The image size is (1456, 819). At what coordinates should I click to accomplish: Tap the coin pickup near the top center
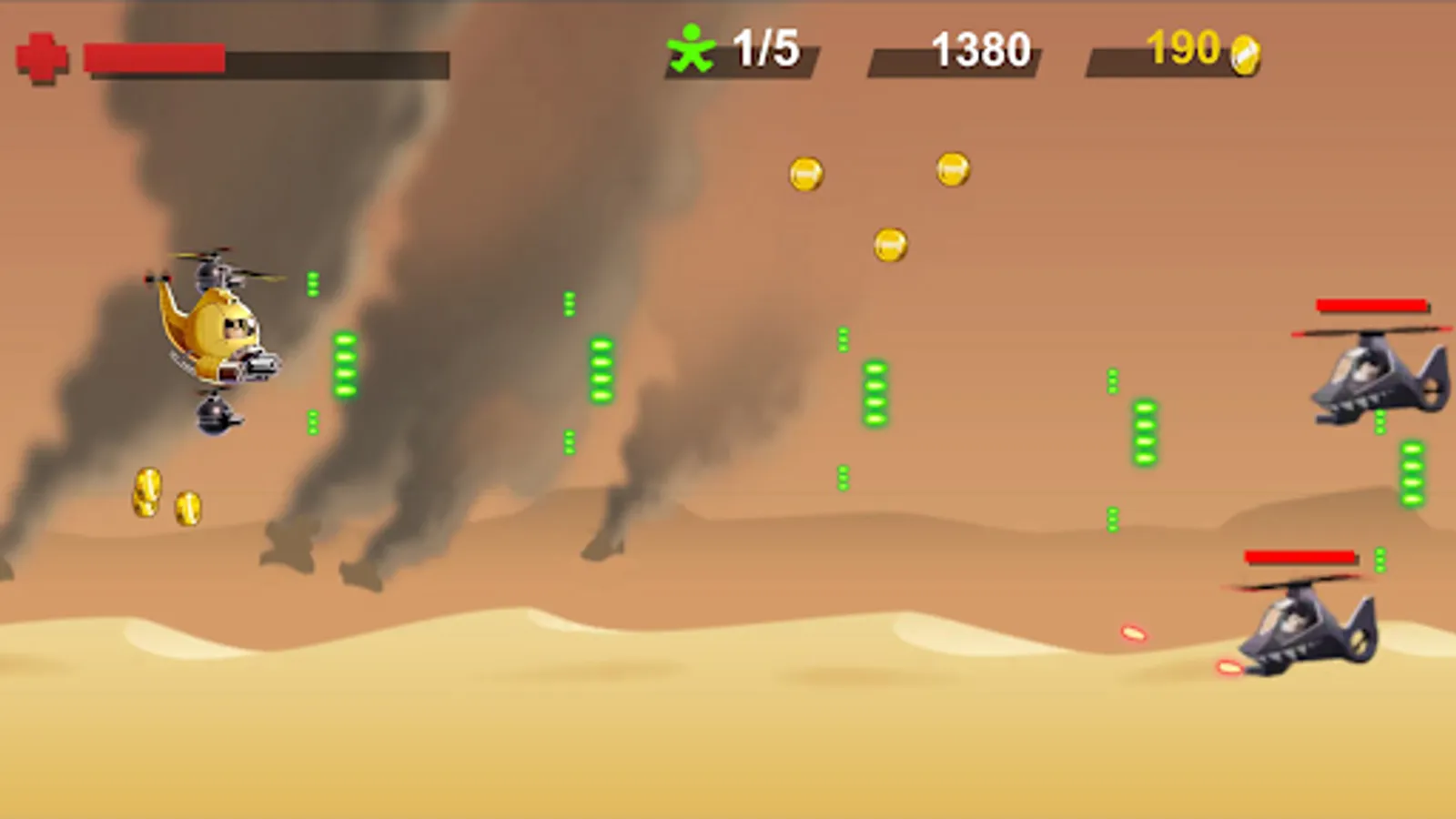click(x=804, y=171)
